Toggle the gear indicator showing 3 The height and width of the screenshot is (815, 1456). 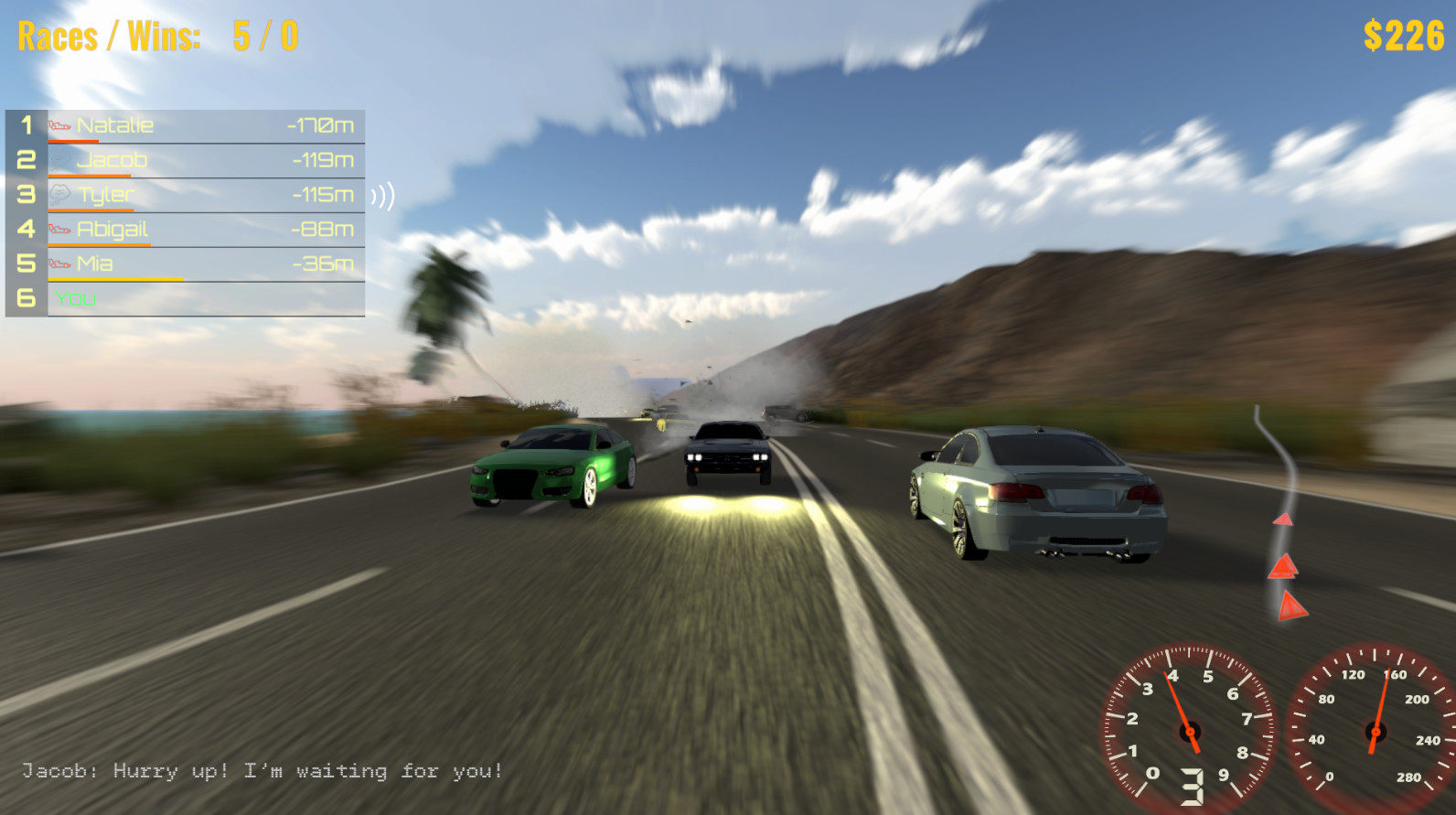[x=1194, y=784]
